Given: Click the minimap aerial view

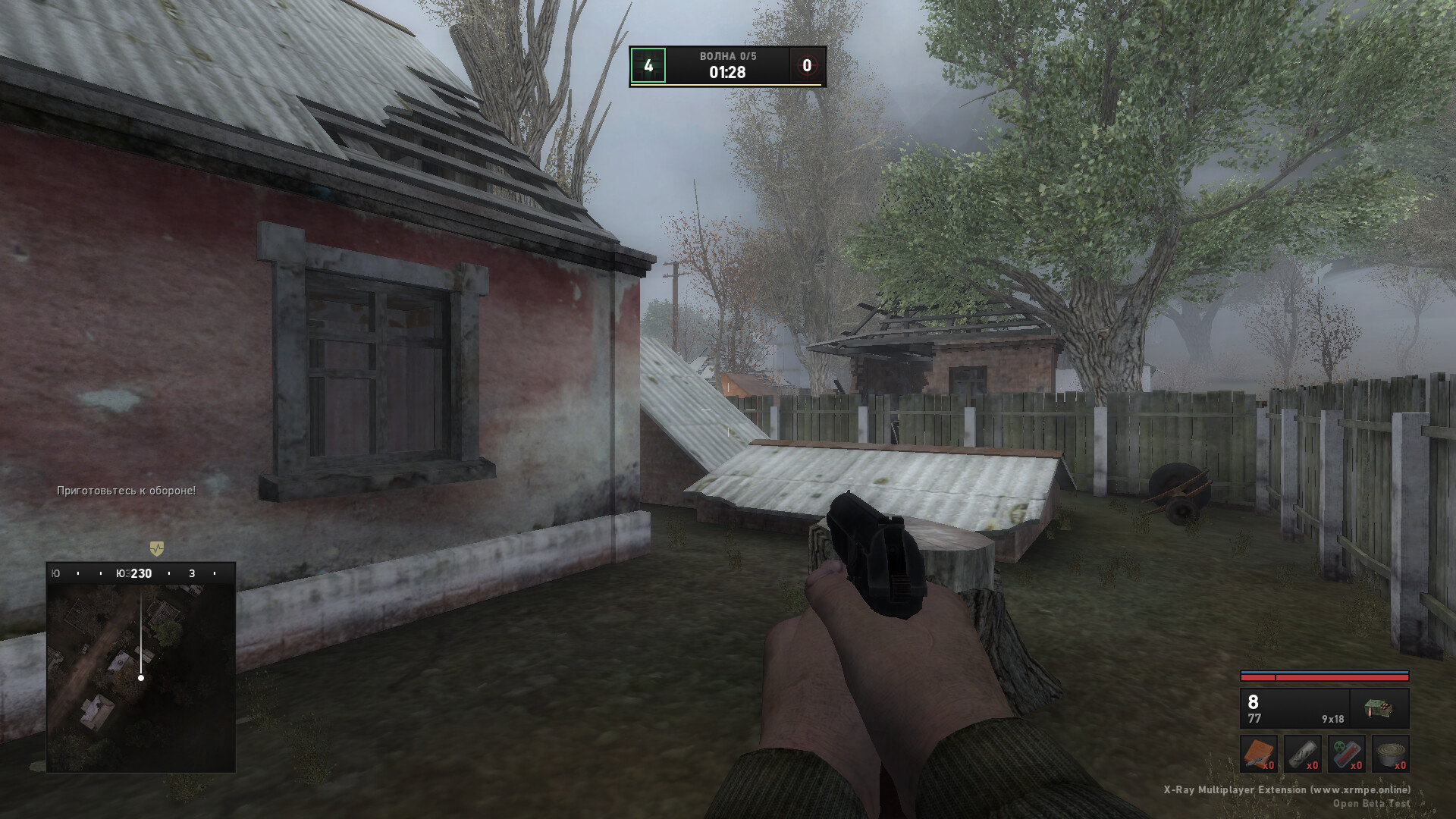Looking at the screenshot, I should point(141,676).
